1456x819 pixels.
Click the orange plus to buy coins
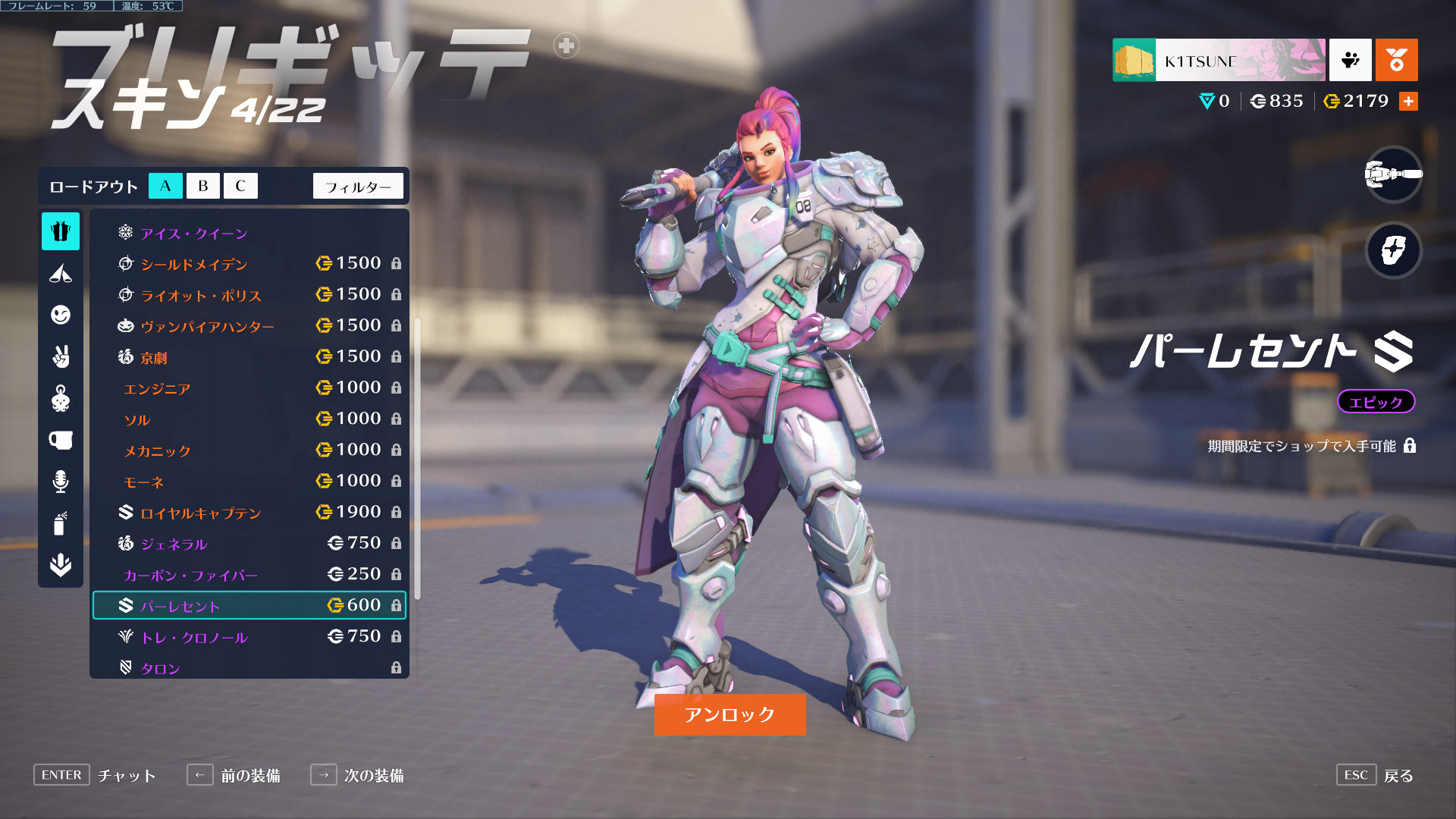pyautogui.click(x=1408, y=102)
